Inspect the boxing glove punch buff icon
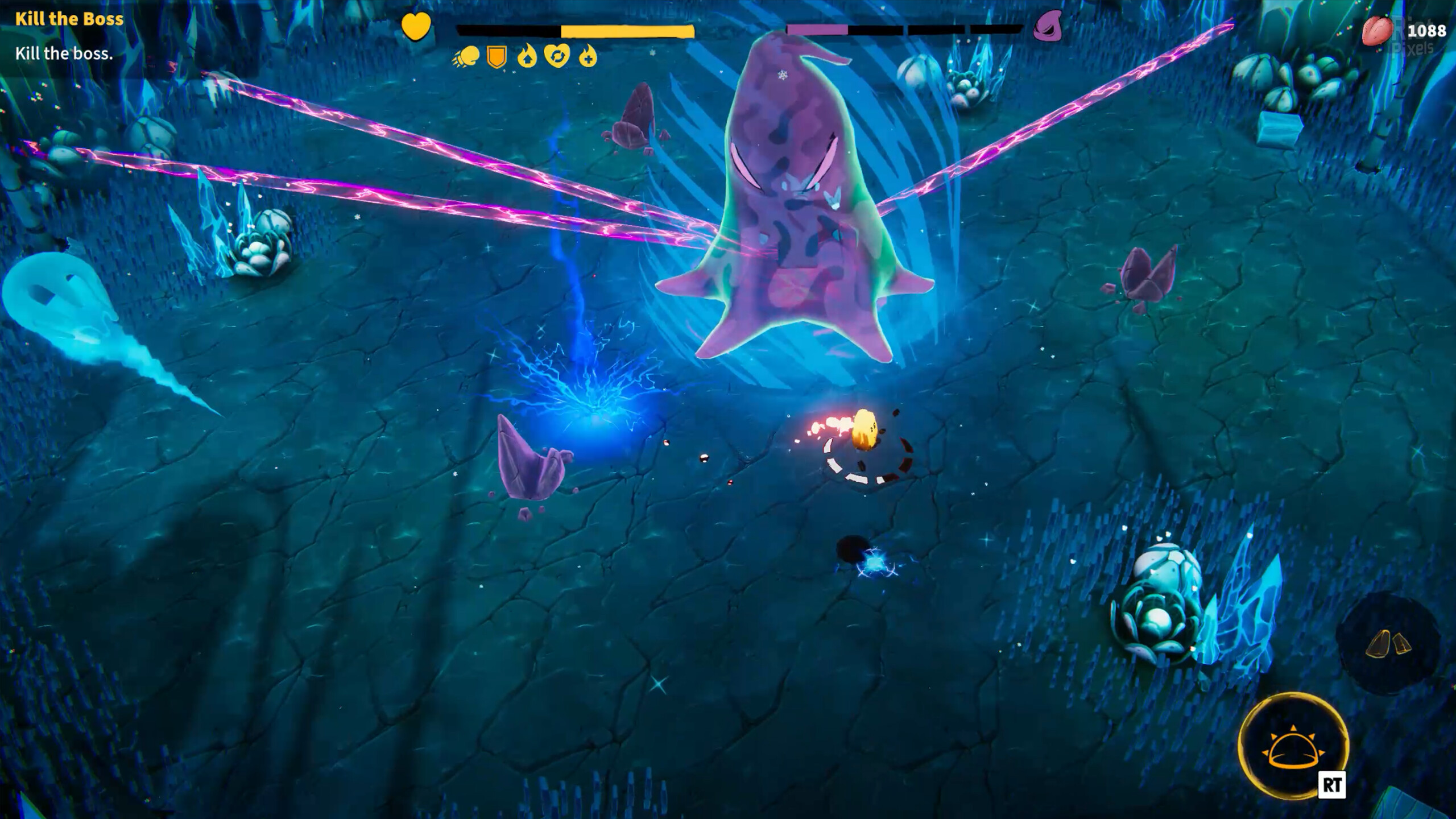This screenshot has height=819, width=1456. [466, 57]
